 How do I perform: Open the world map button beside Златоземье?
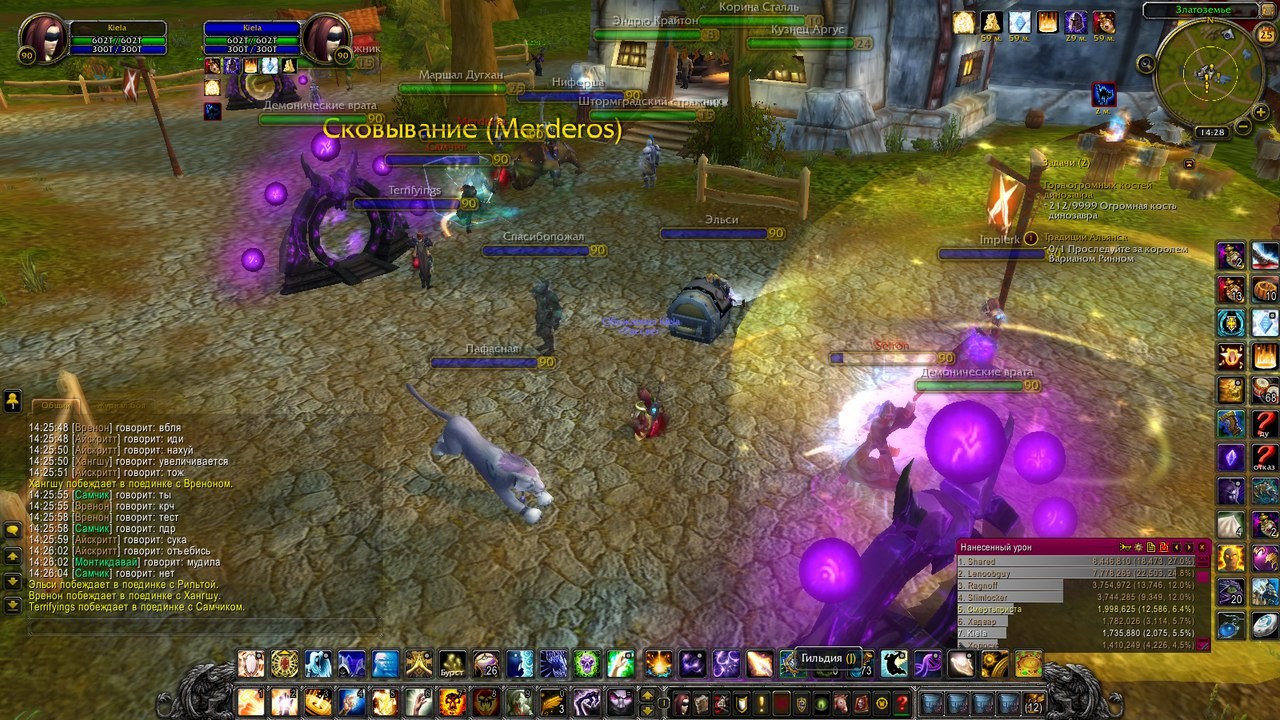1267,10
